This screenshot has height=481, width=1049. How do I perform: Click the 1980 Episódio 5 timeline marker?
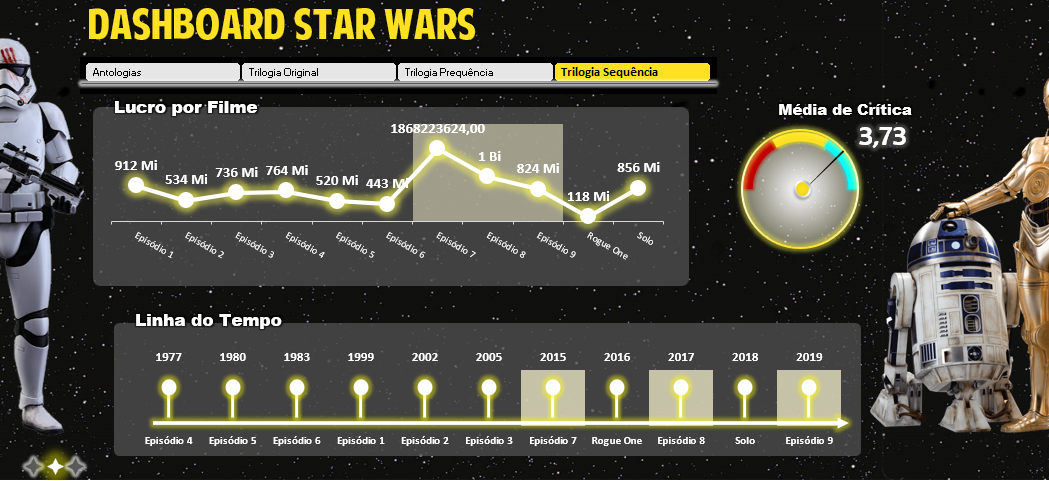233,388
